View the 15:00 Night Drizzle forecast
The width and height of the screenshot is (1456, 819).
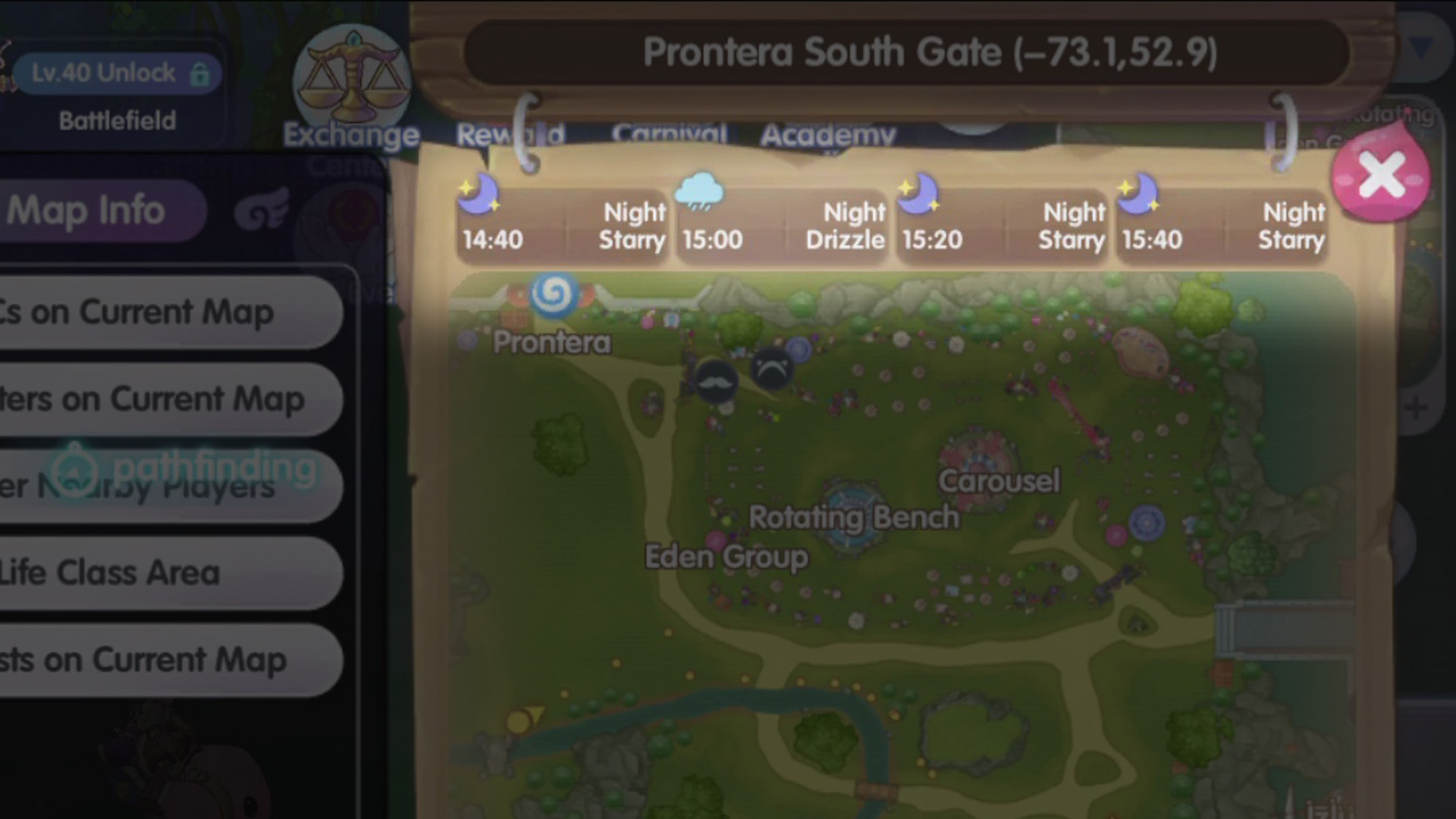(x=781, y=226)
